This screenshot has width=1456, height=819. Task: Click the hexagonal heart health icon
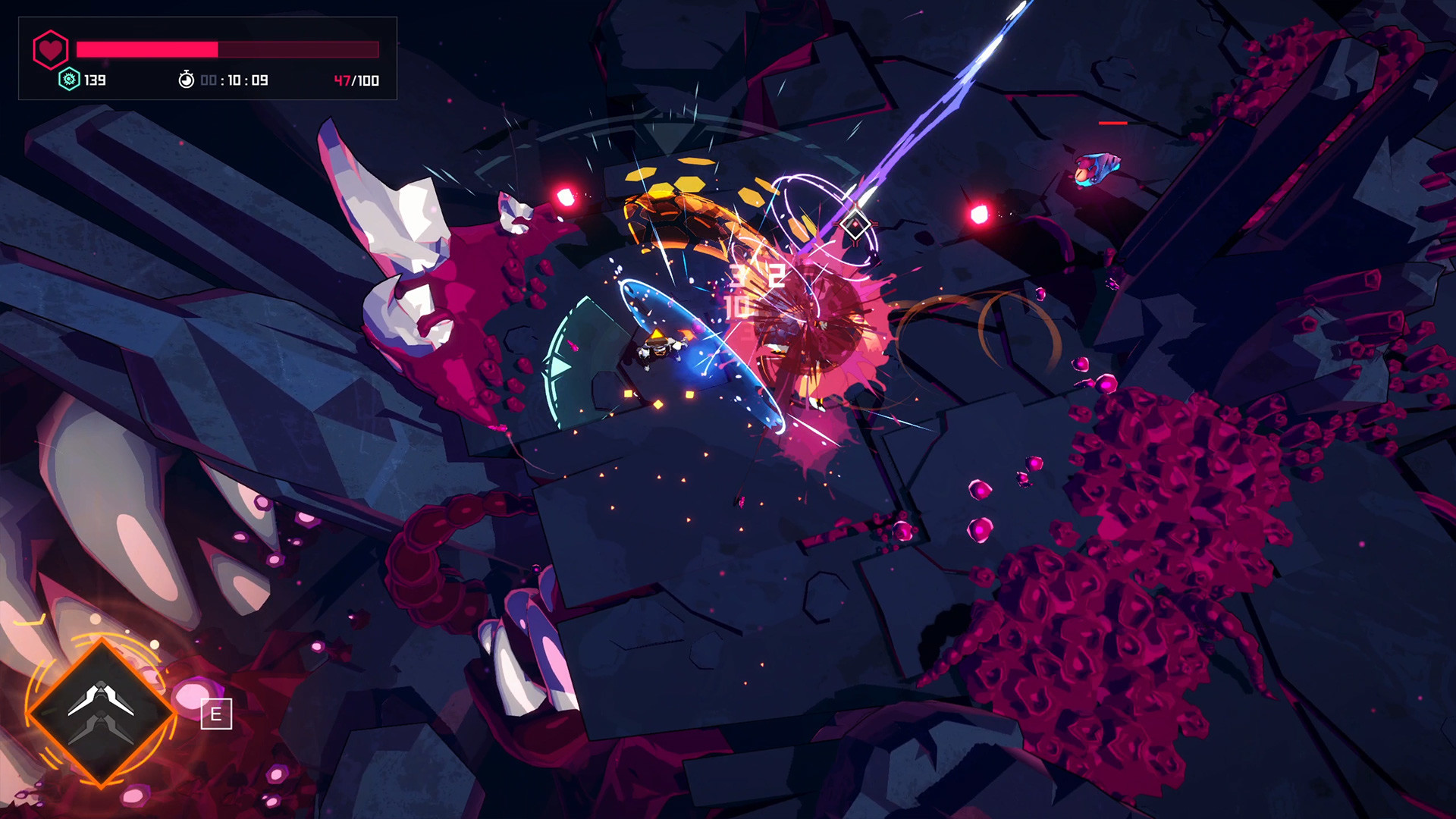(x=49, y=49)
